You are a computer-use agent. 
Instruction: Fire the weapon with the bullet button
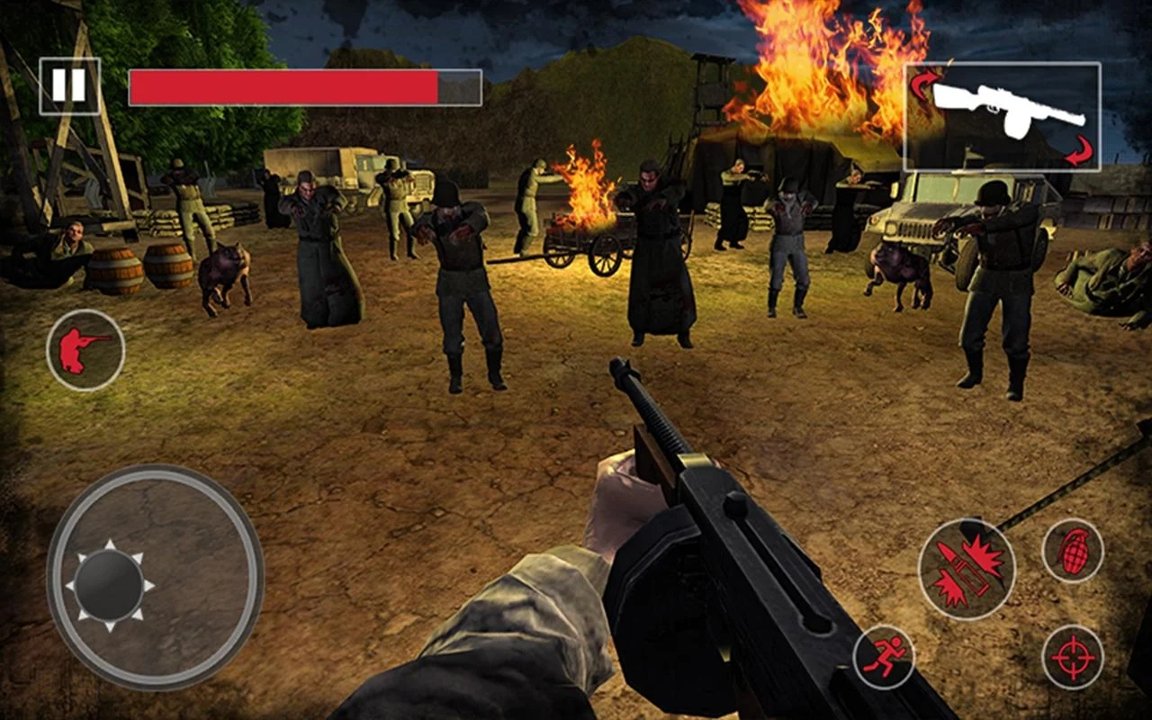tap(966, 569)
